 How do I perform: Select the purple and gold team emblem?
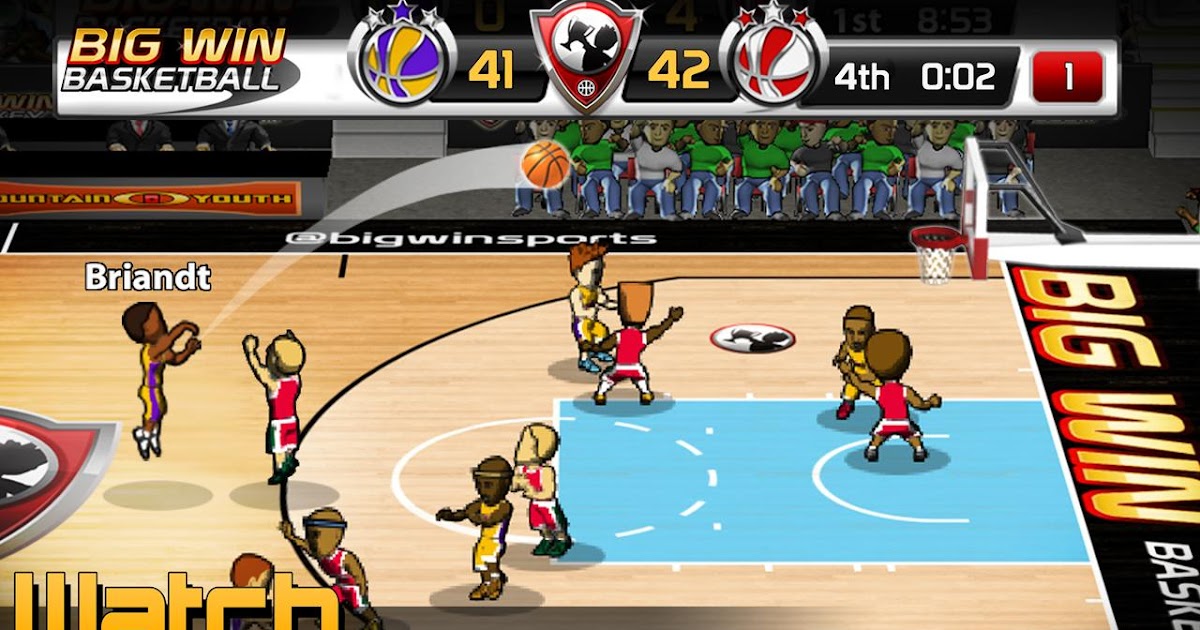(402, 68)
